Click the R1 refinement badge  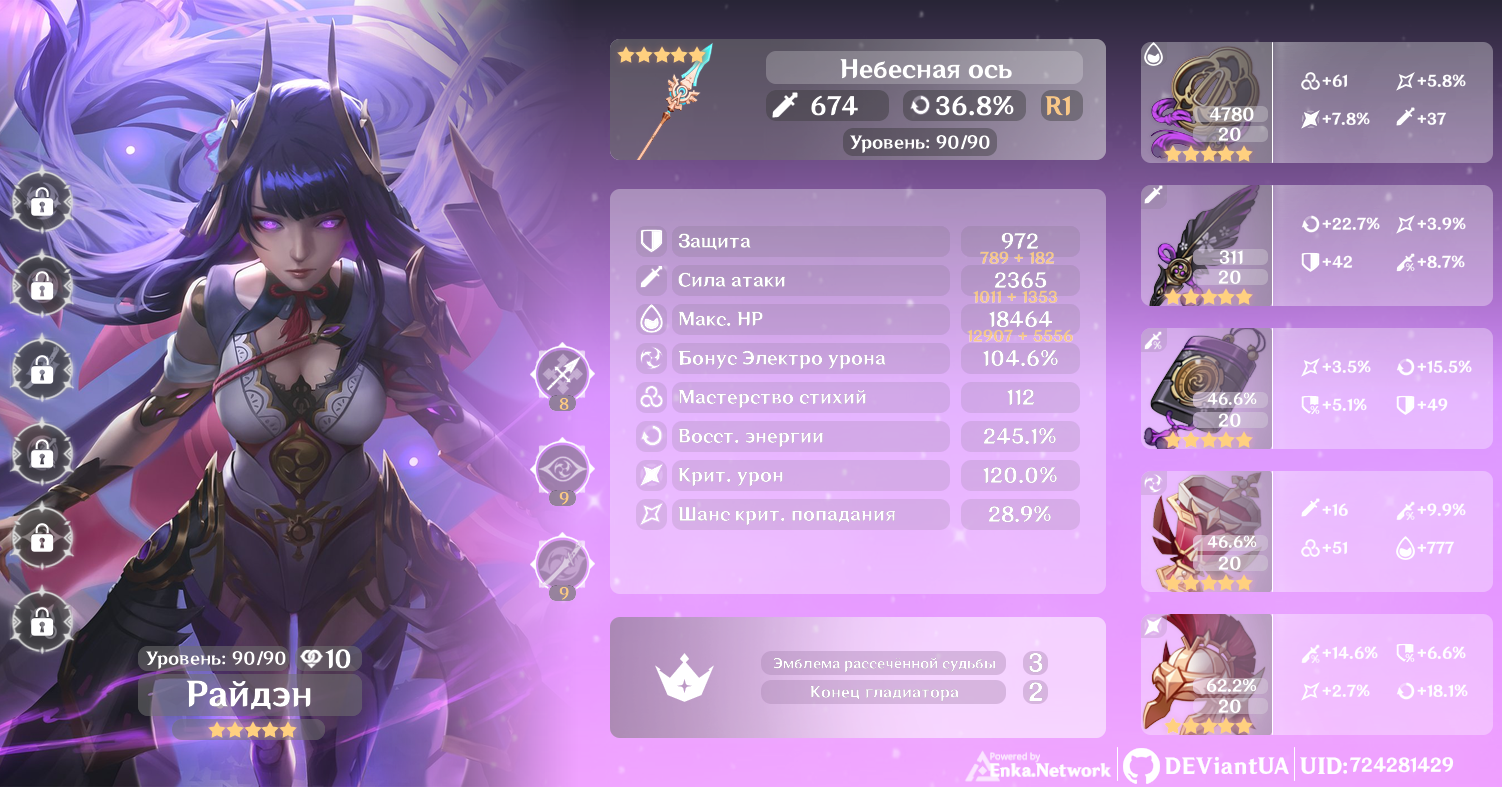pyautogui.click(x=1060, y=106)
